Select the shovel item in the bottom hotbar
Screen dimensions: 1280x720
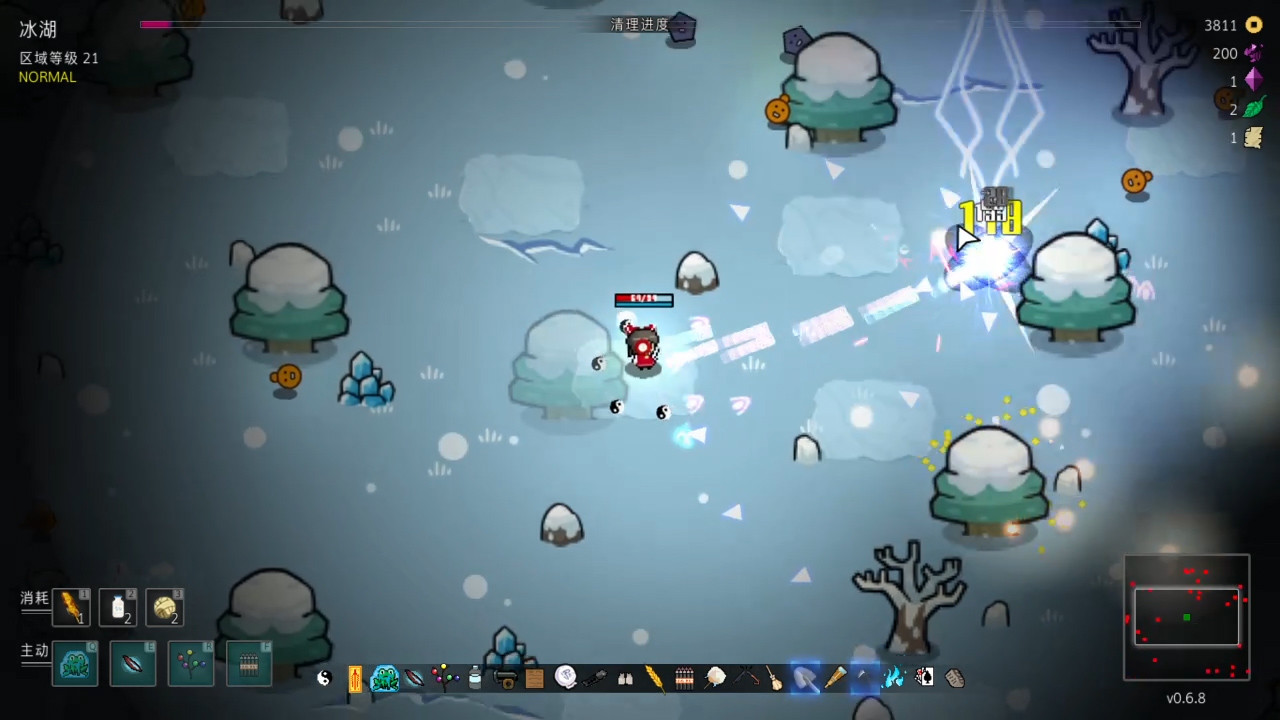(806, 678)
